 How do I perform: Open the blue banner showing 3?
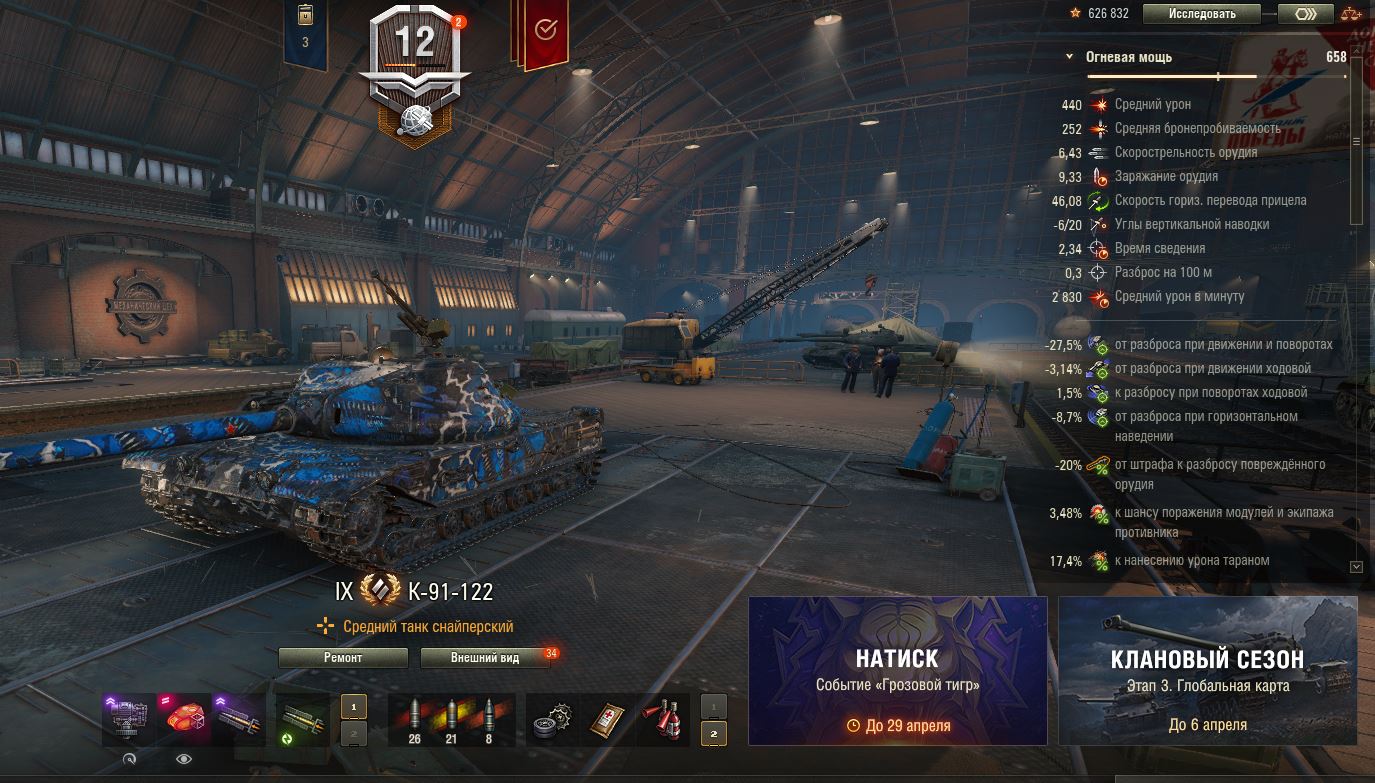(x=305, y=30)
